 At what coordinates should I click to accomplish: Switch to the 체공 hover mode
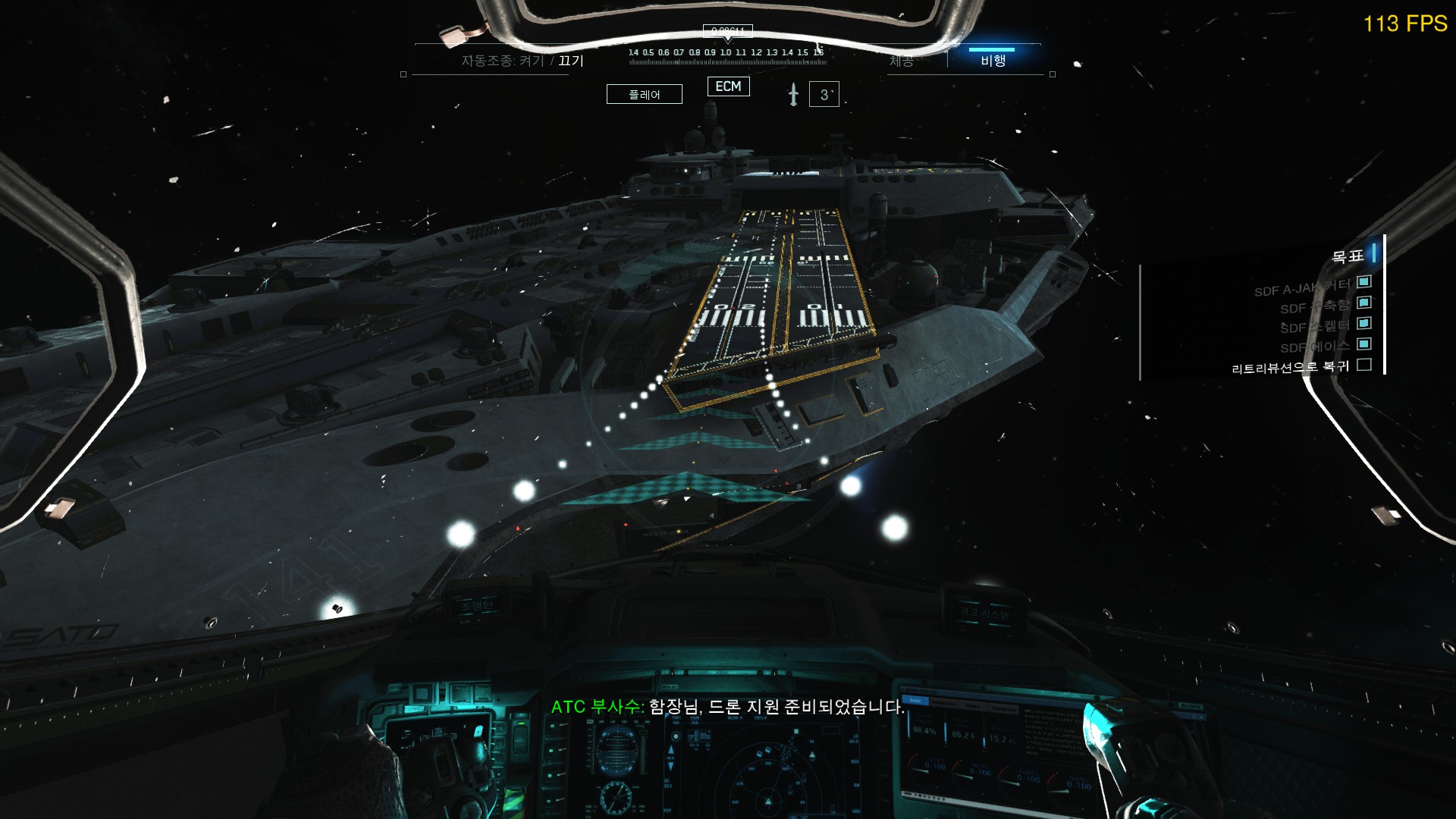[x=902, y=61]
